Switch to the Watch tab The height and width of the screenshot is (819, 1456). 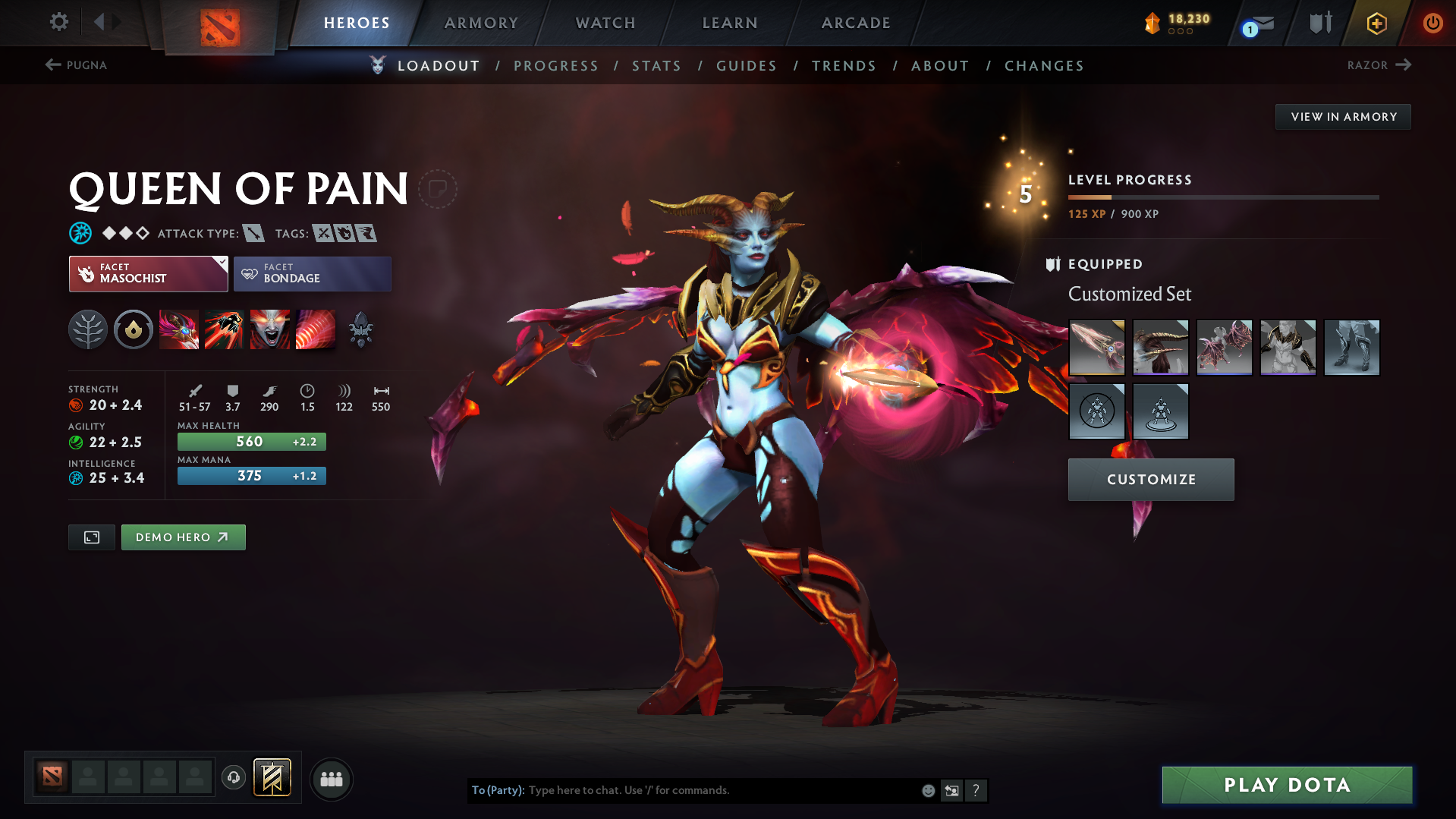pos(605,23)
